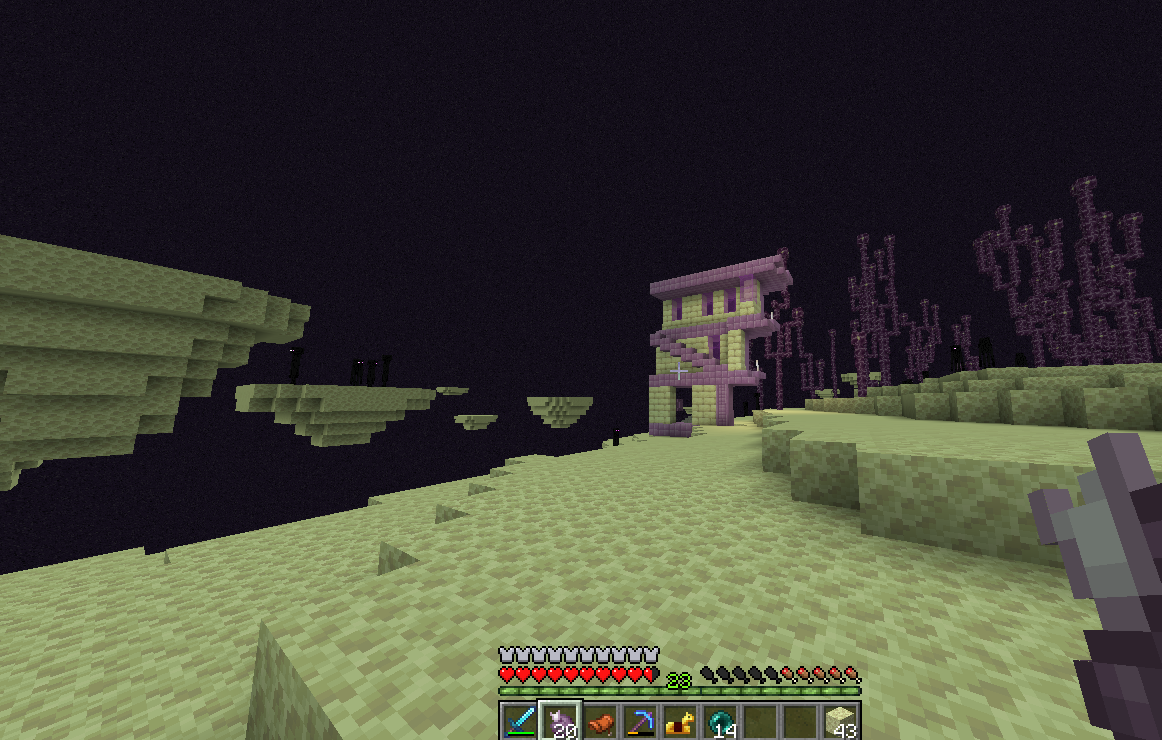Select the end stone block stack

click(840, 721)
